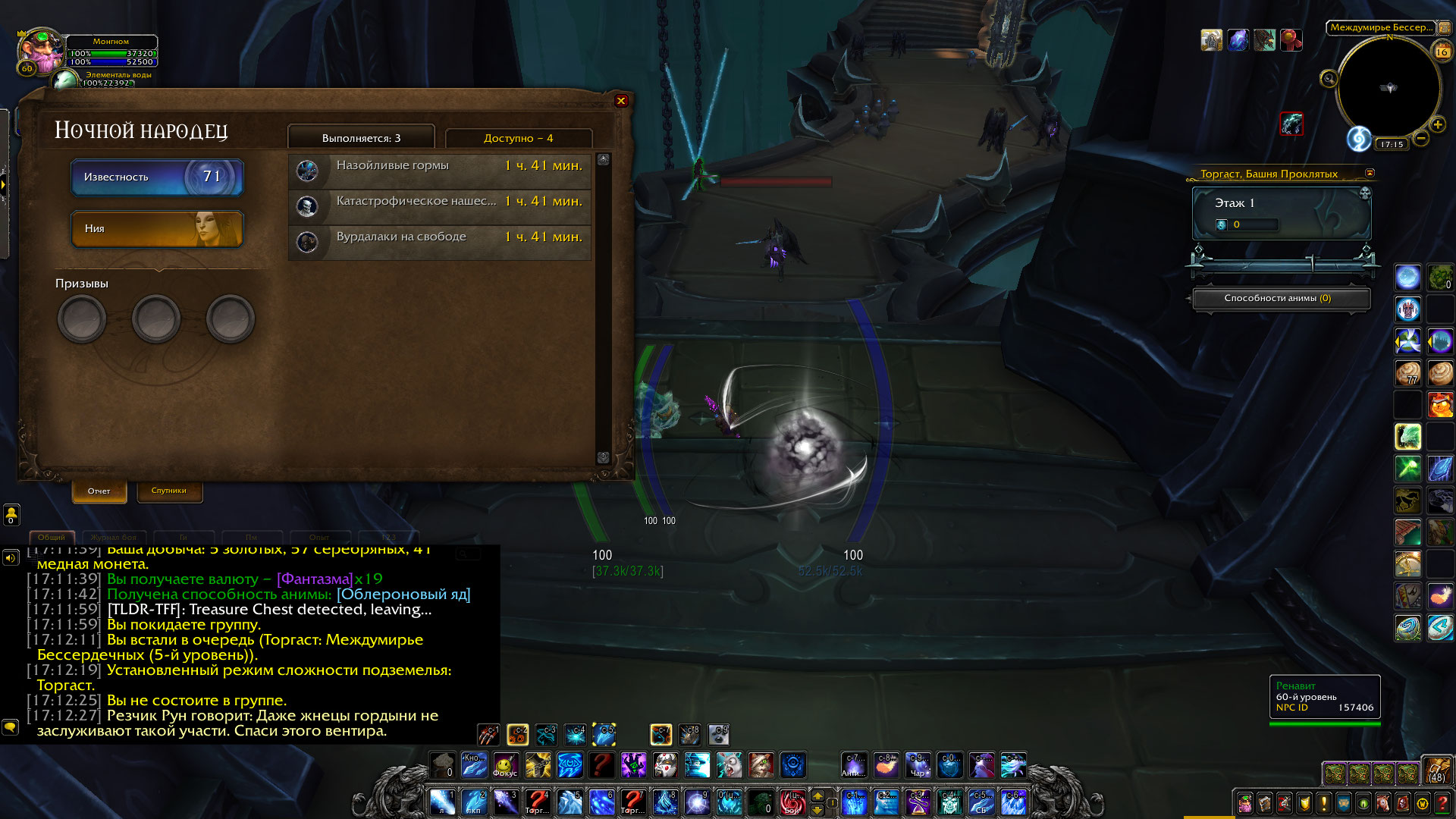Collapse buffs via arrow beside Междумирье Бессер header
This screenshot has width=1456, height=819.
click(1444, 28)
